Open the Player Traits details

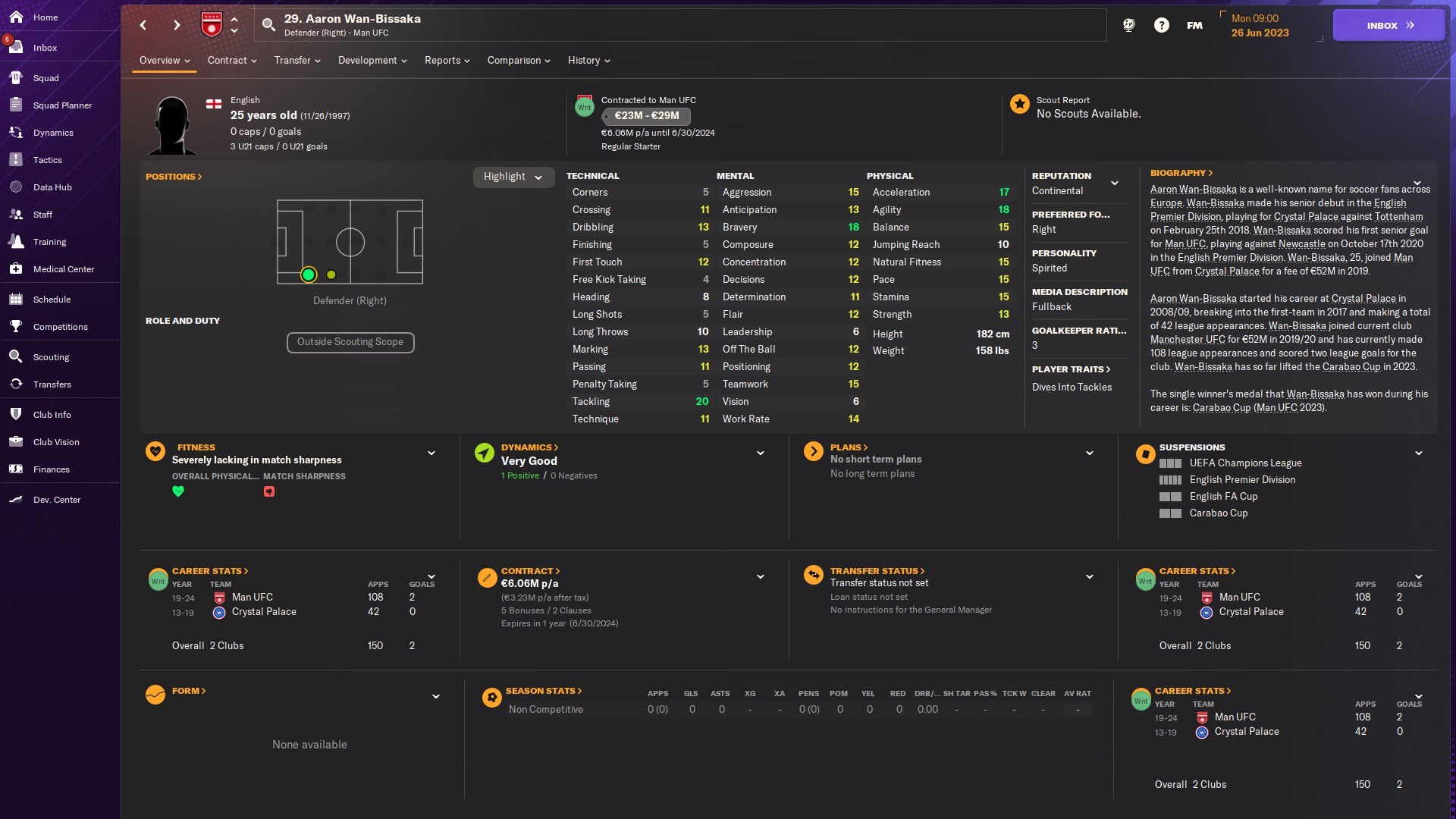tap(1070, 369)
